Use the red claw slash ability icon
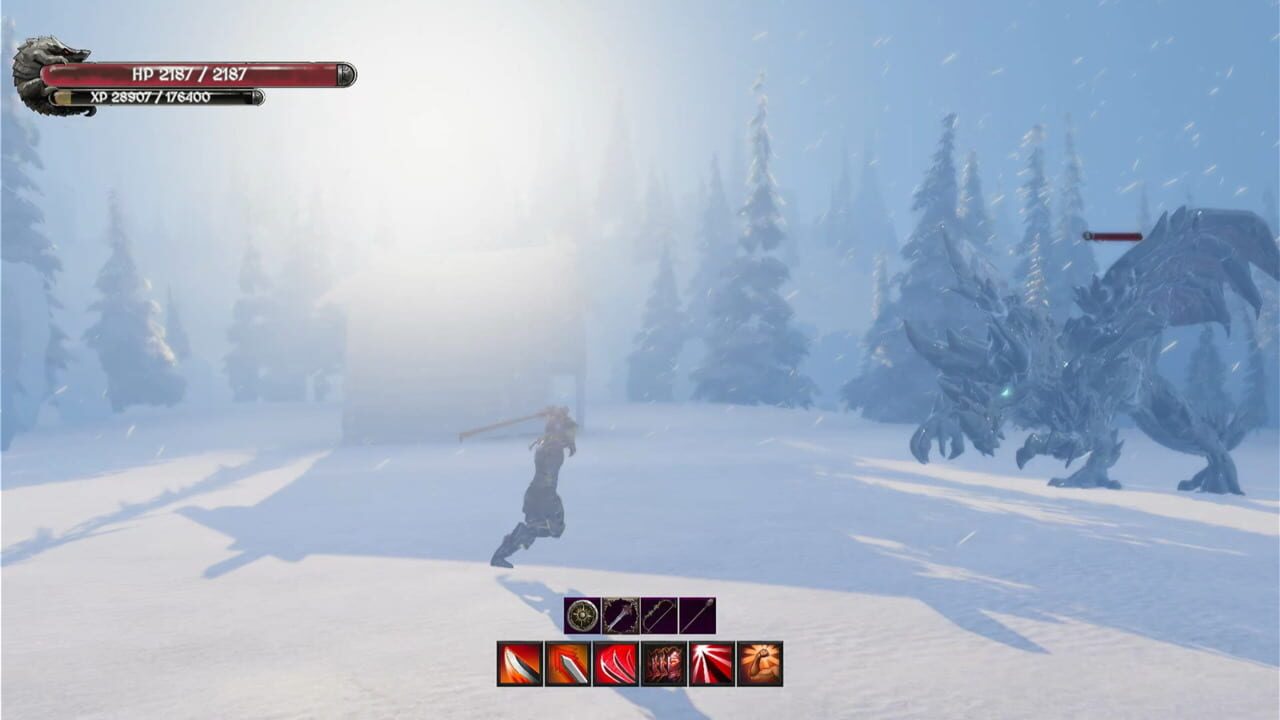Image resolution: width=1280 pixels, height=720 pixels. (x=613, y=662)
